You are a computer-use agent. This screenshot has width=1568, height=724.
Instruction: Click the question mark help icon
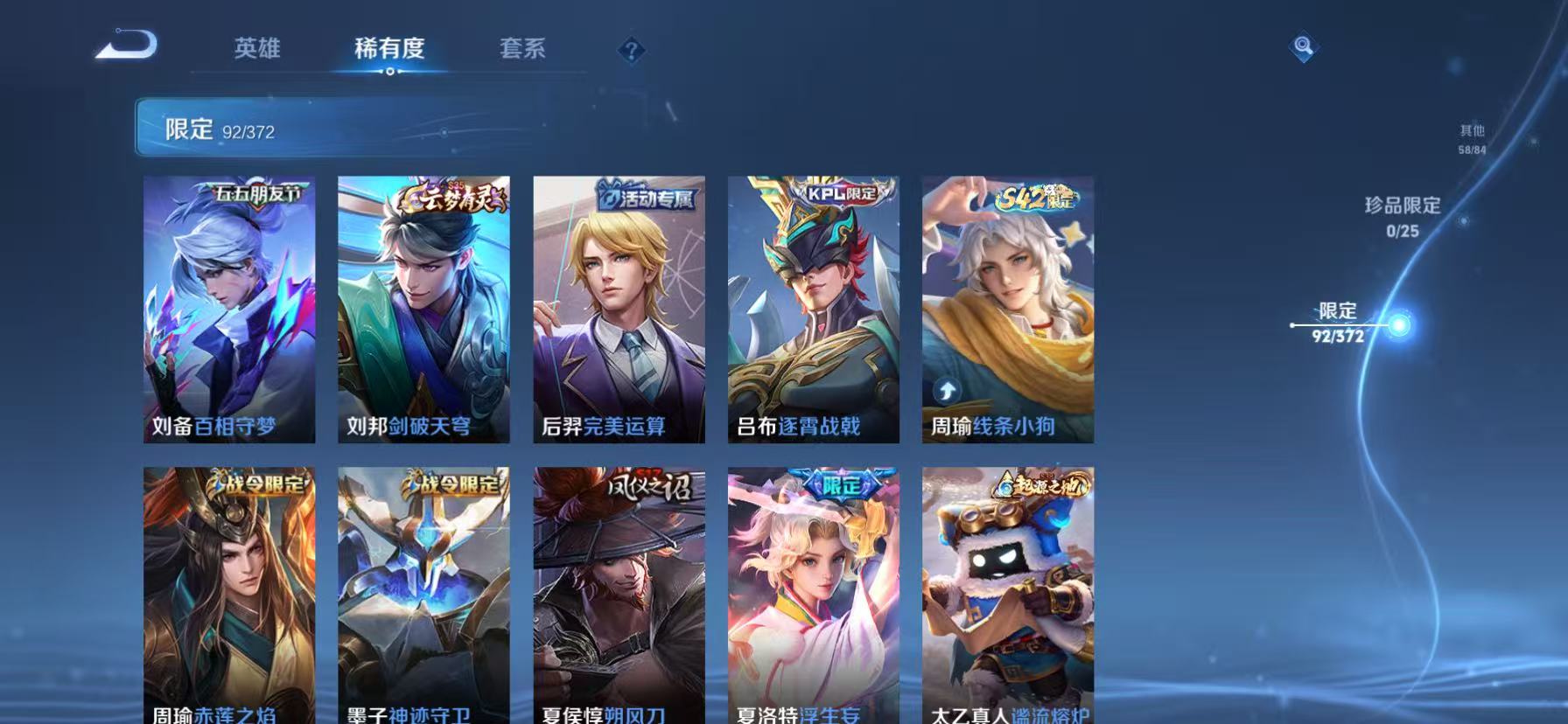click(x=632, y=50)
